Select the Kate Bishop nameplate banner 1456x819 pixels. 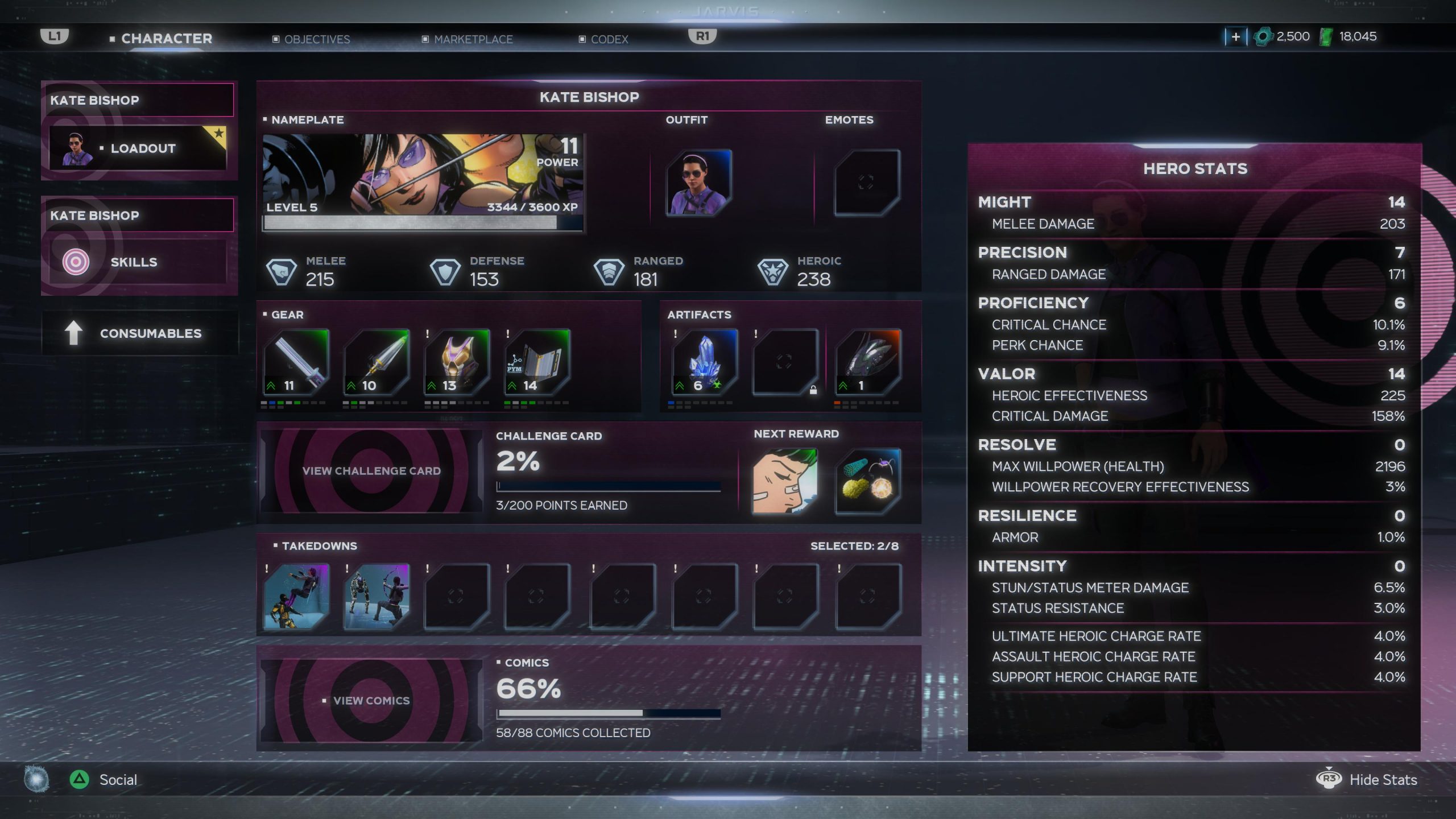pyautogui.click(x=423, y=182)
